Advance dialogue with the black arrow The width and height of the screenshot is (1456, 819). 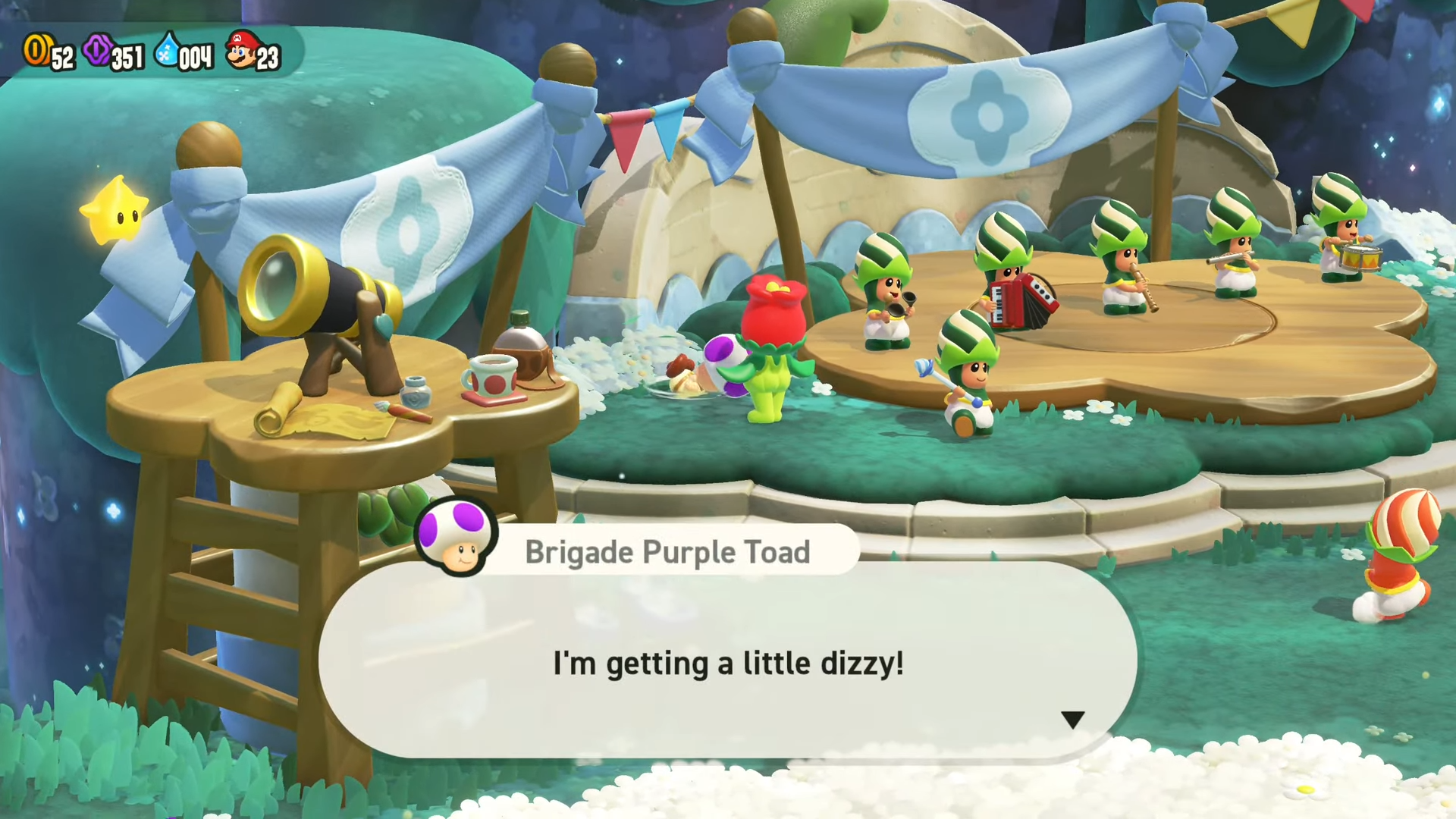[1072, 719]
